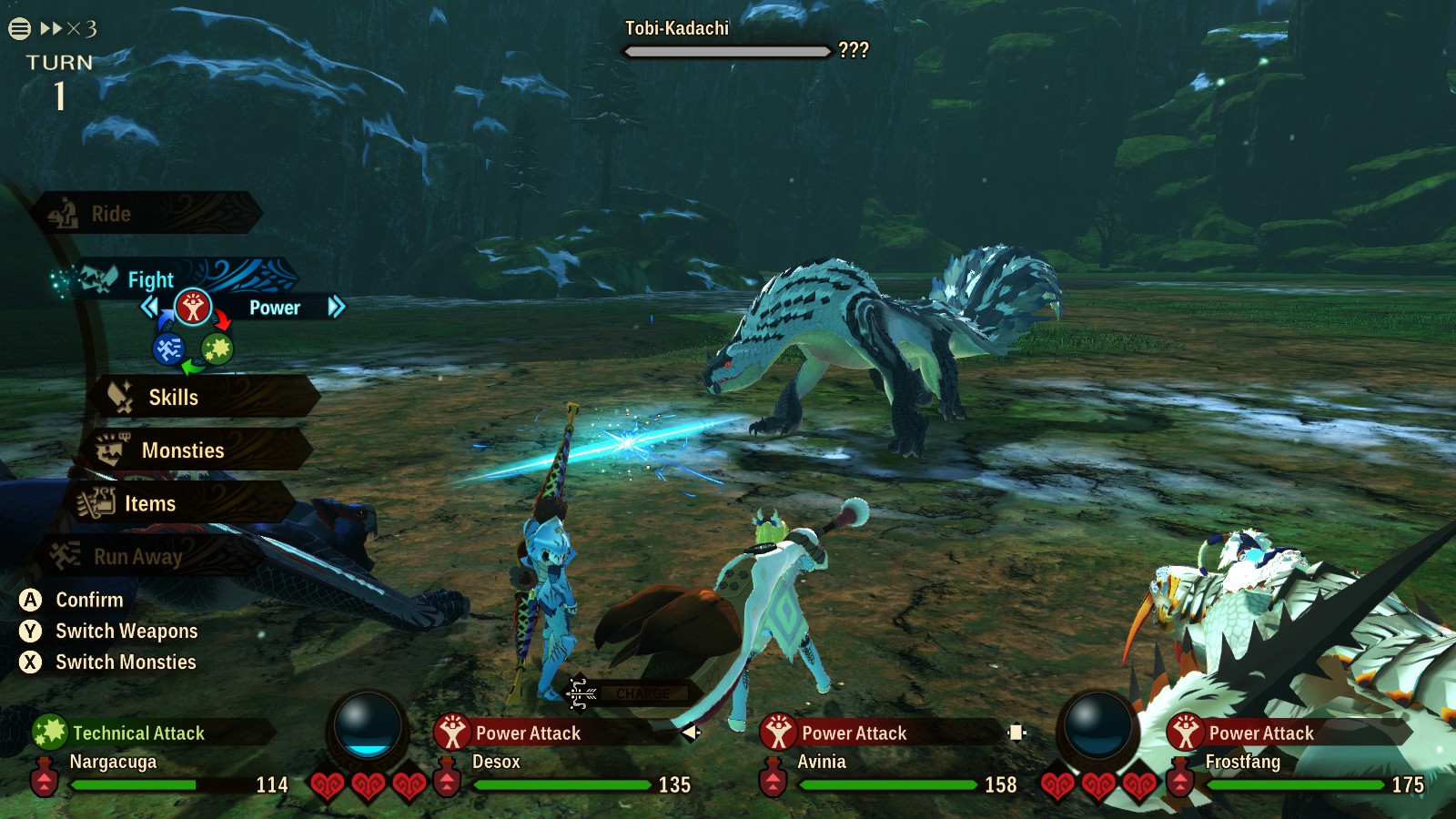This screenshot has width=1456, height=819.
Task: Click Tobi-Kadachi's health bar at the top
Action: point(723,52)
